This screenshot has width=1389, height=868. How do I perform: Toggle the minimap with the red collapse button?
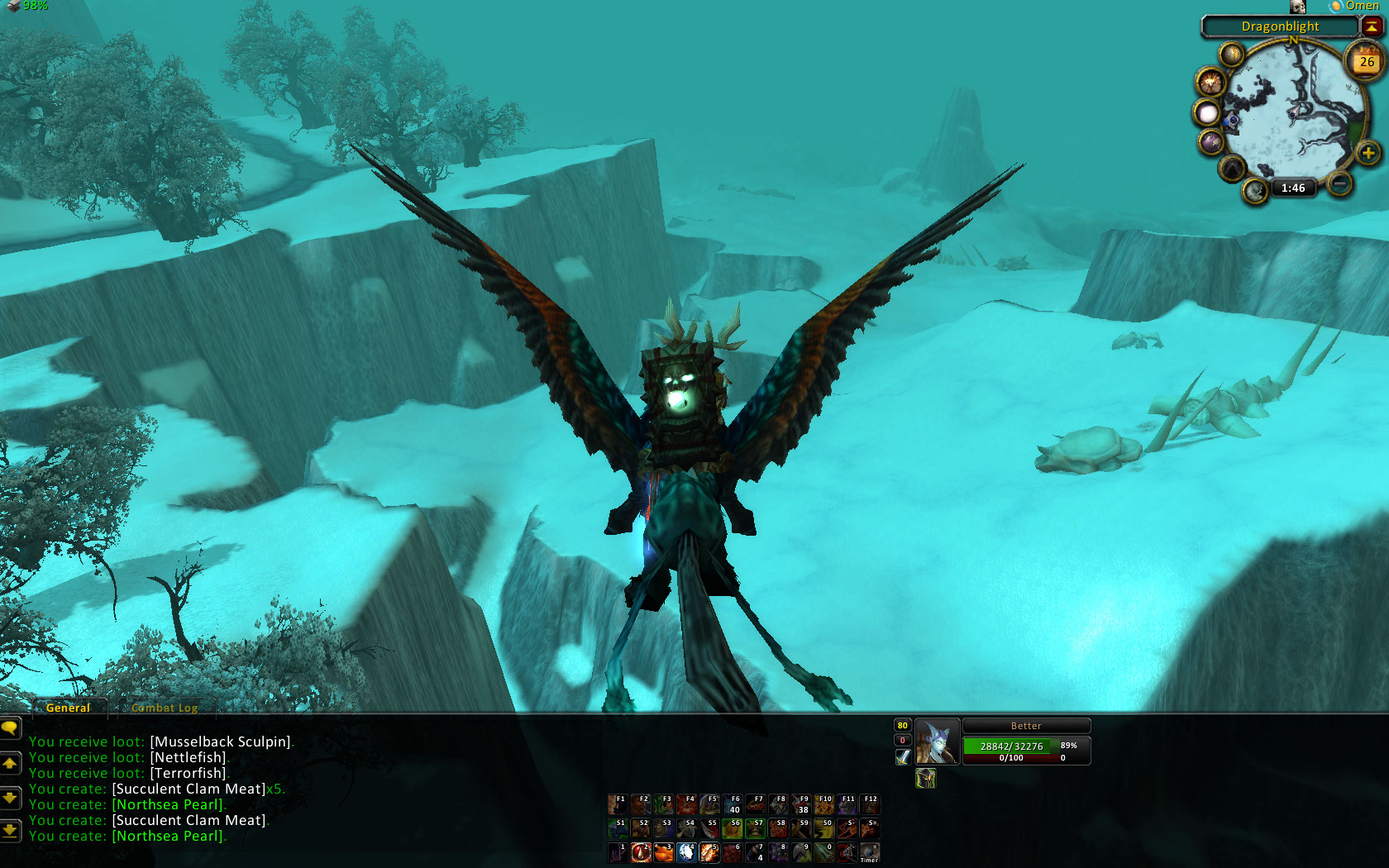point(1372,26)
